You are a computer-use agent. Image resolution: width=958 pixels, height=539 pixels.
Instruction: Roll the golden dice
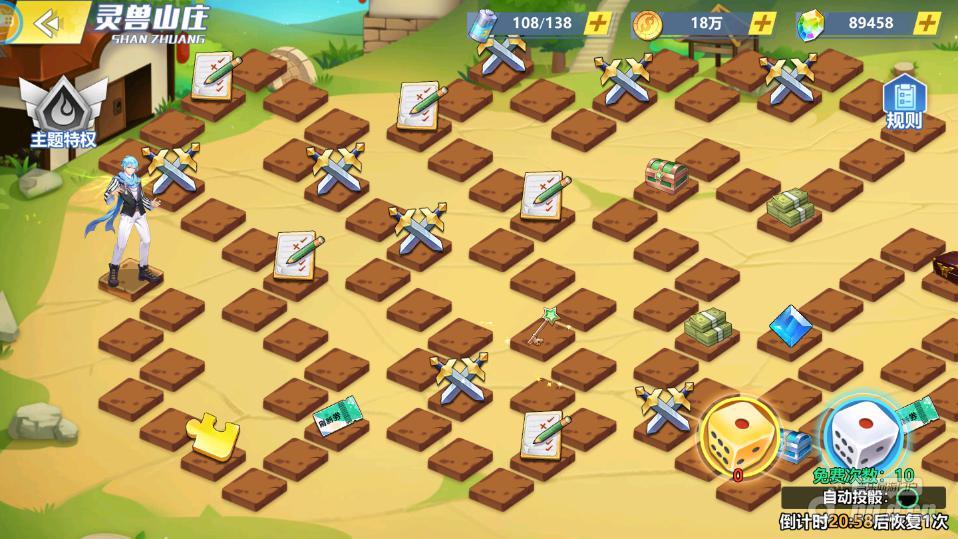tap(738, 437)
